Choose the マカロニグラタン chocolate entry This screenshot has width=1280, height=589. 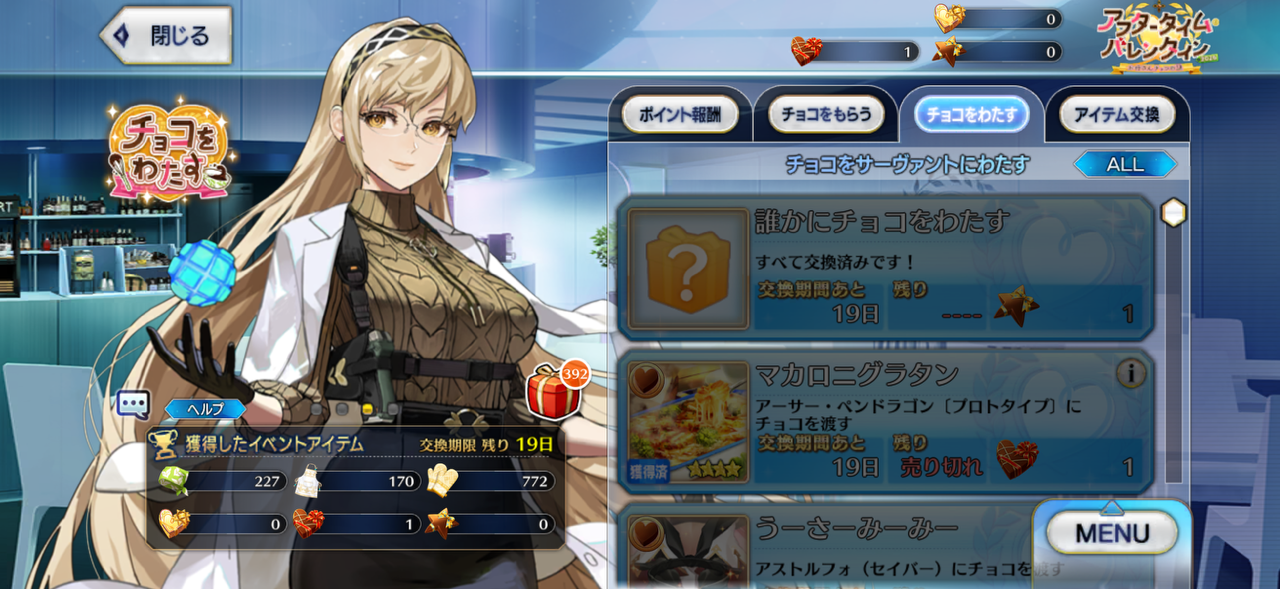885,421
